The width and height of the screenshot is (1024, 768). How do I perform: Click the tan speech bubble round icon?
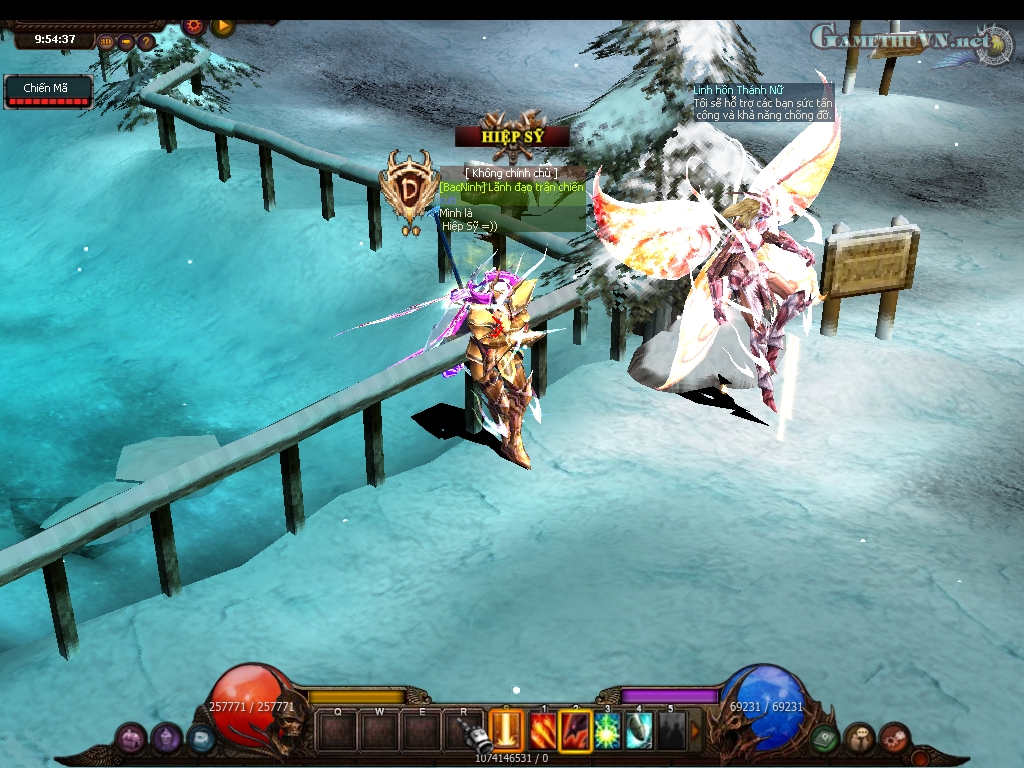859,739
